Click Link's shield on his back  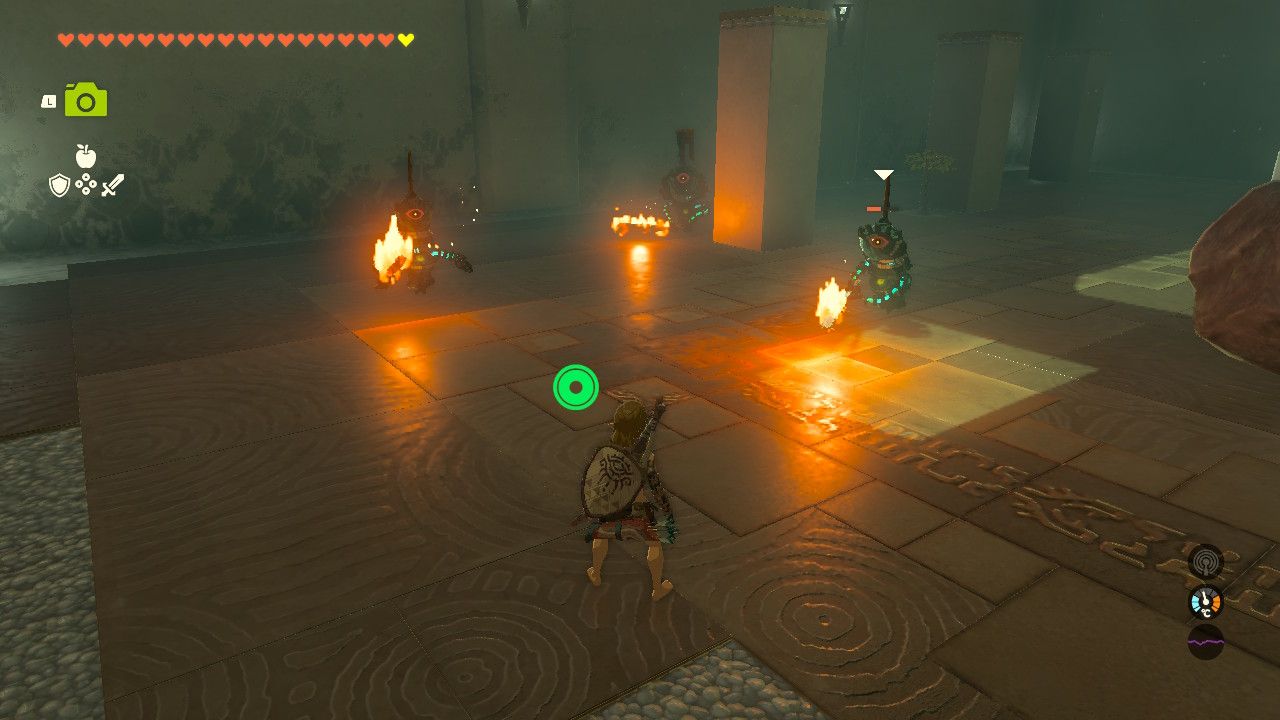pos(611,480)
